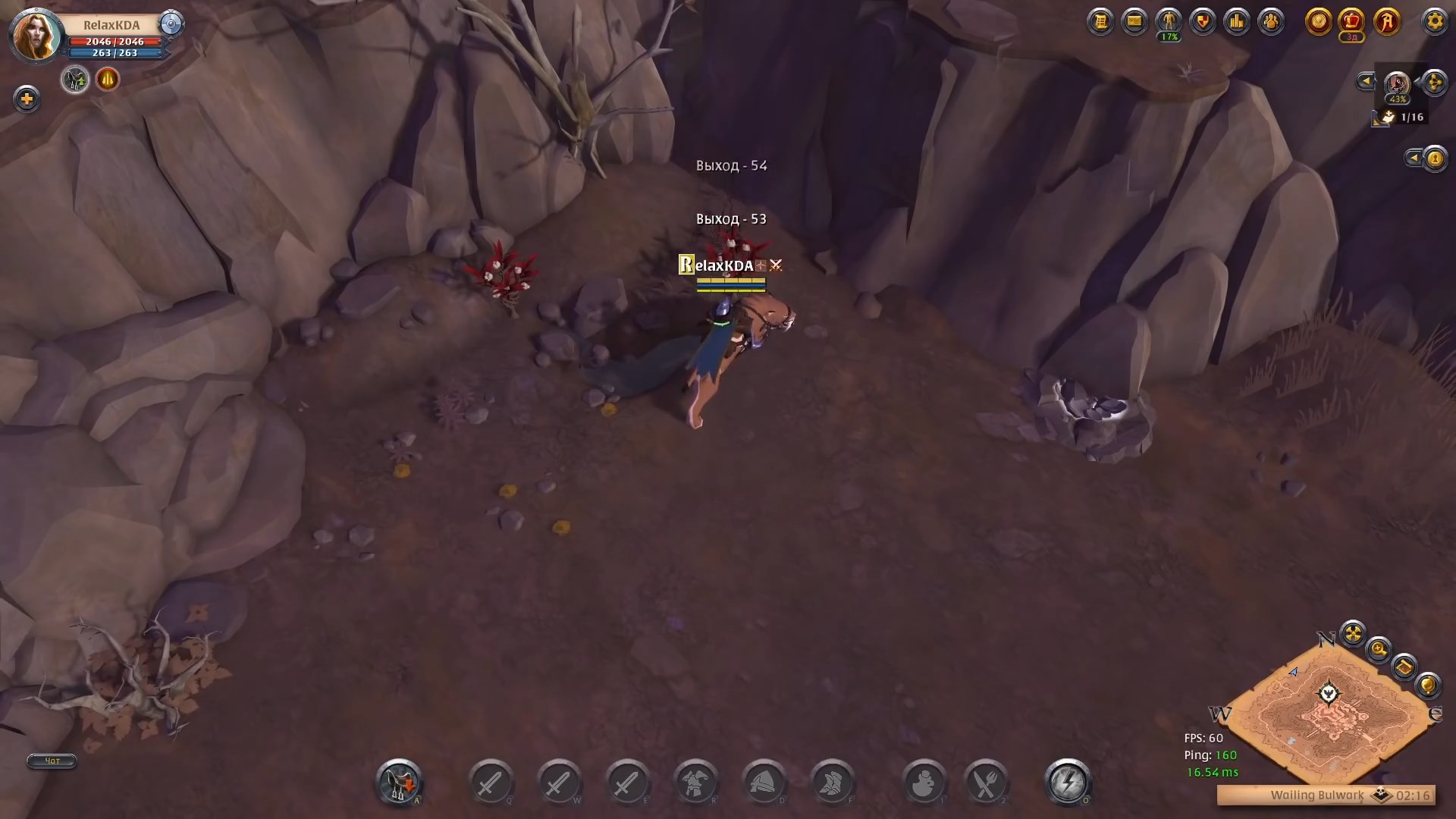
Task: View the rankings bar-chart icon
Action: [1237, 22]
